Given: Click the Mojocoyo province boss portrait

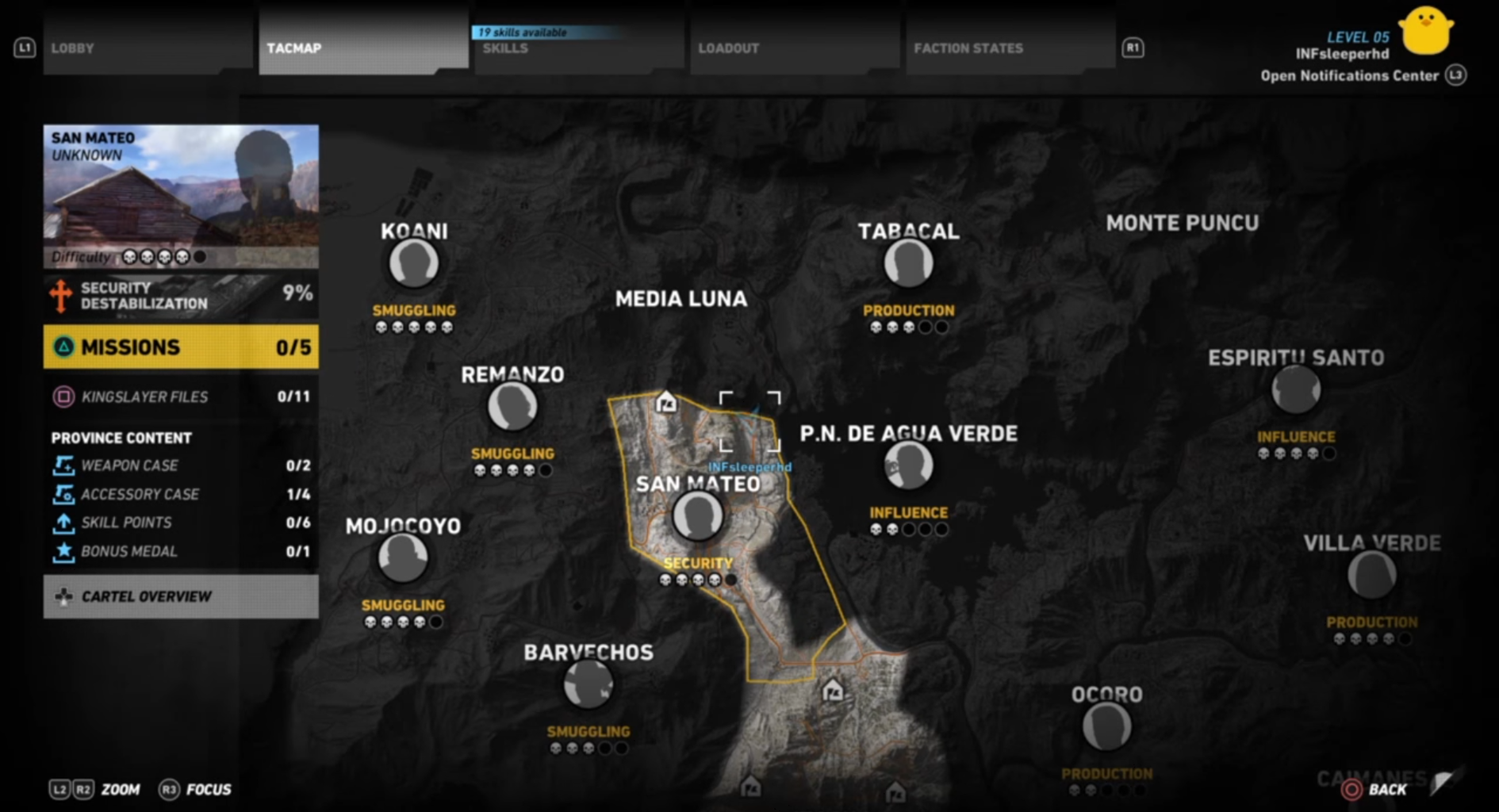Looking at the screenshot, I should 403,557.
